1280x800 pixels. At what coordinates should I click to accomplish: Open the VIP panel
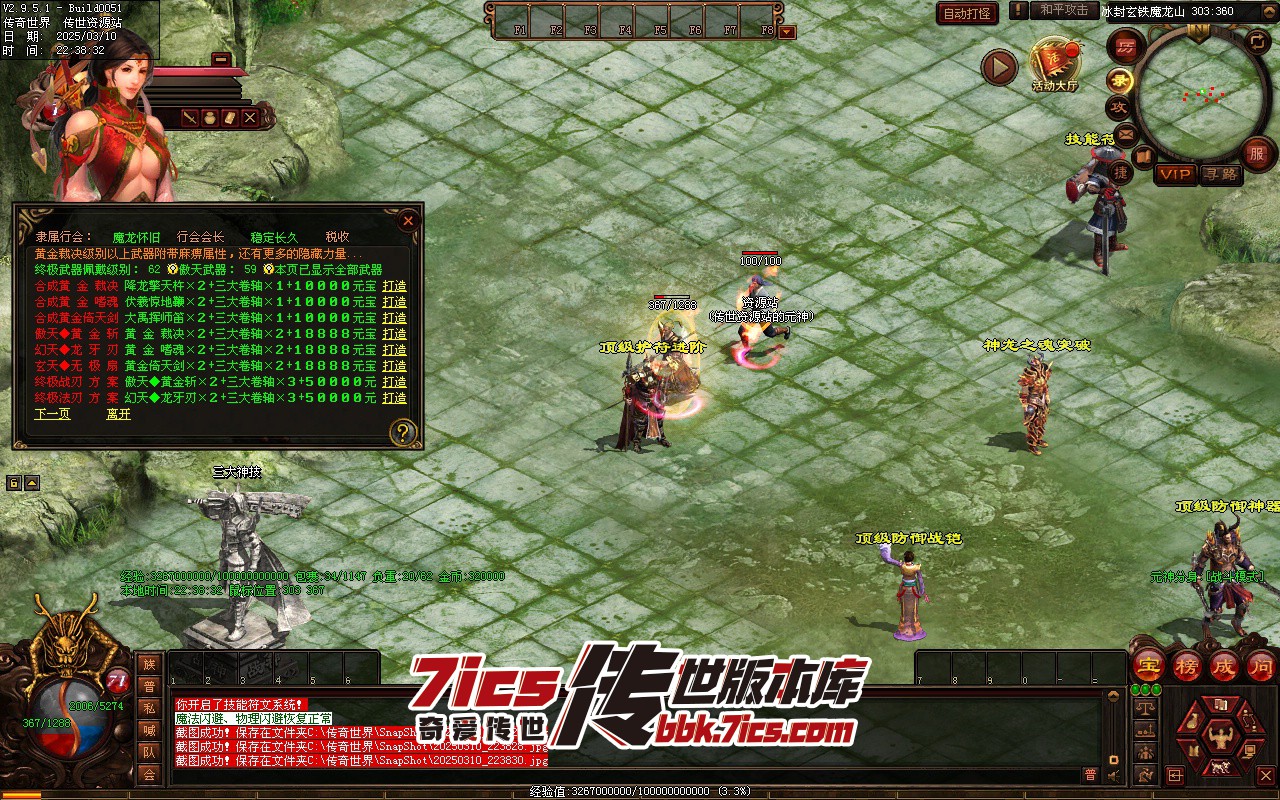[x=1175, y=174]
